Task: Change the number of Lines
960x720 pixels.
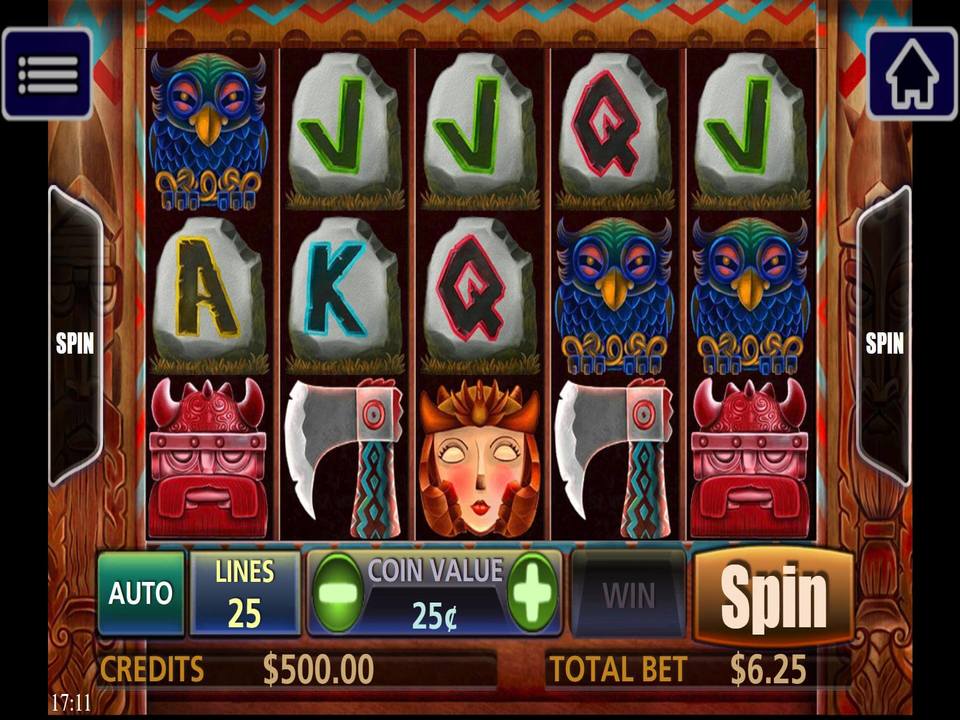Action: 244,593
